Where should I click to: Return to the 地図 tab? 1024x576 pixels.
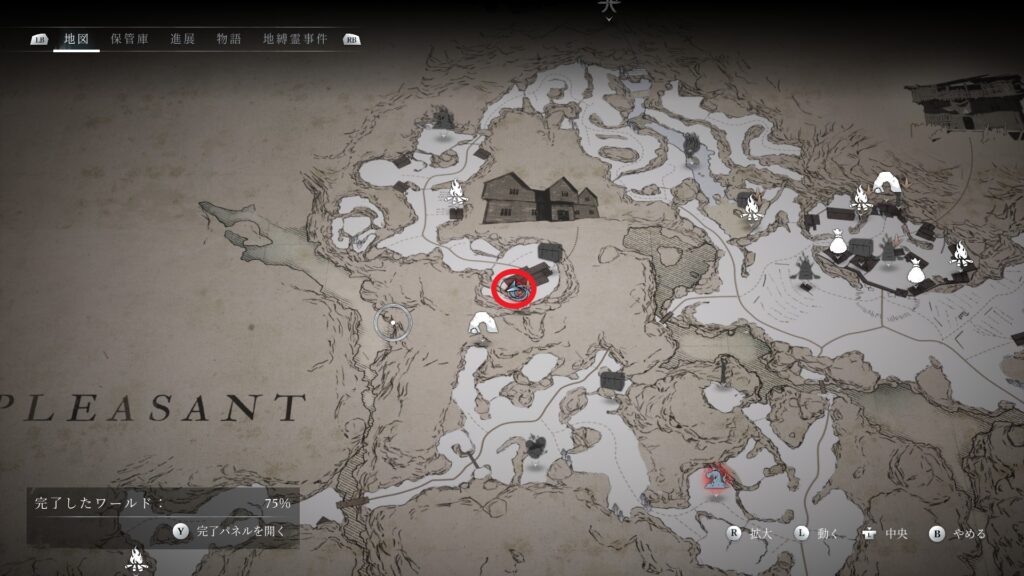click(77, 39)
